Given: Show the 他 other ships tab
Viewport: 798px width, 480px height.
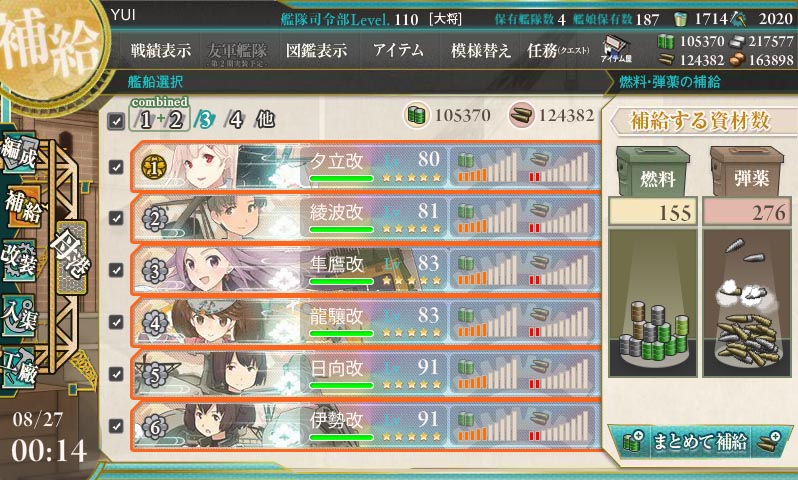Looking at the screenshot, I should [x=264, y=120].
